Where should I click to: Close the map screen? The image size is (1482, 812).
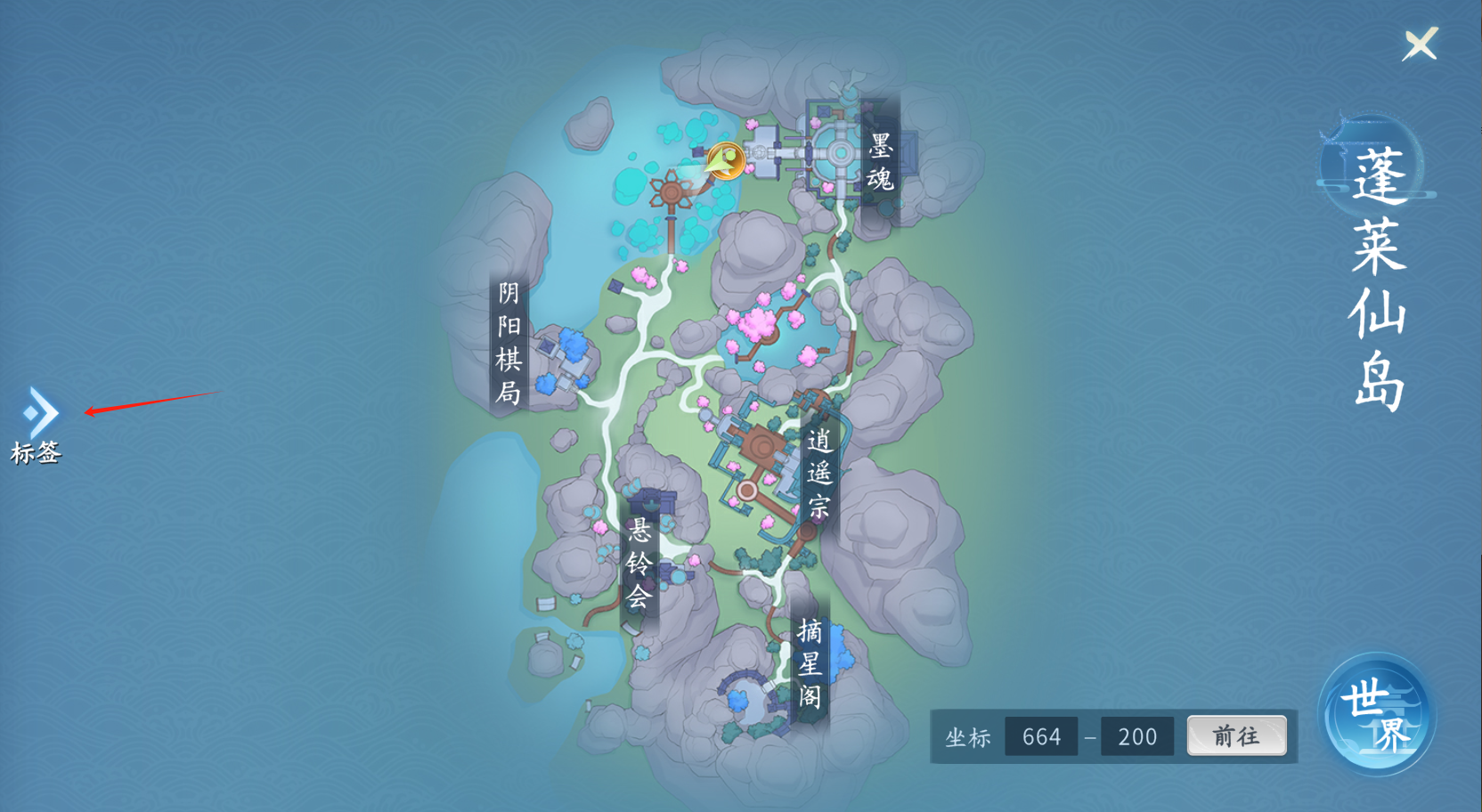click(x=1420, y=44)
